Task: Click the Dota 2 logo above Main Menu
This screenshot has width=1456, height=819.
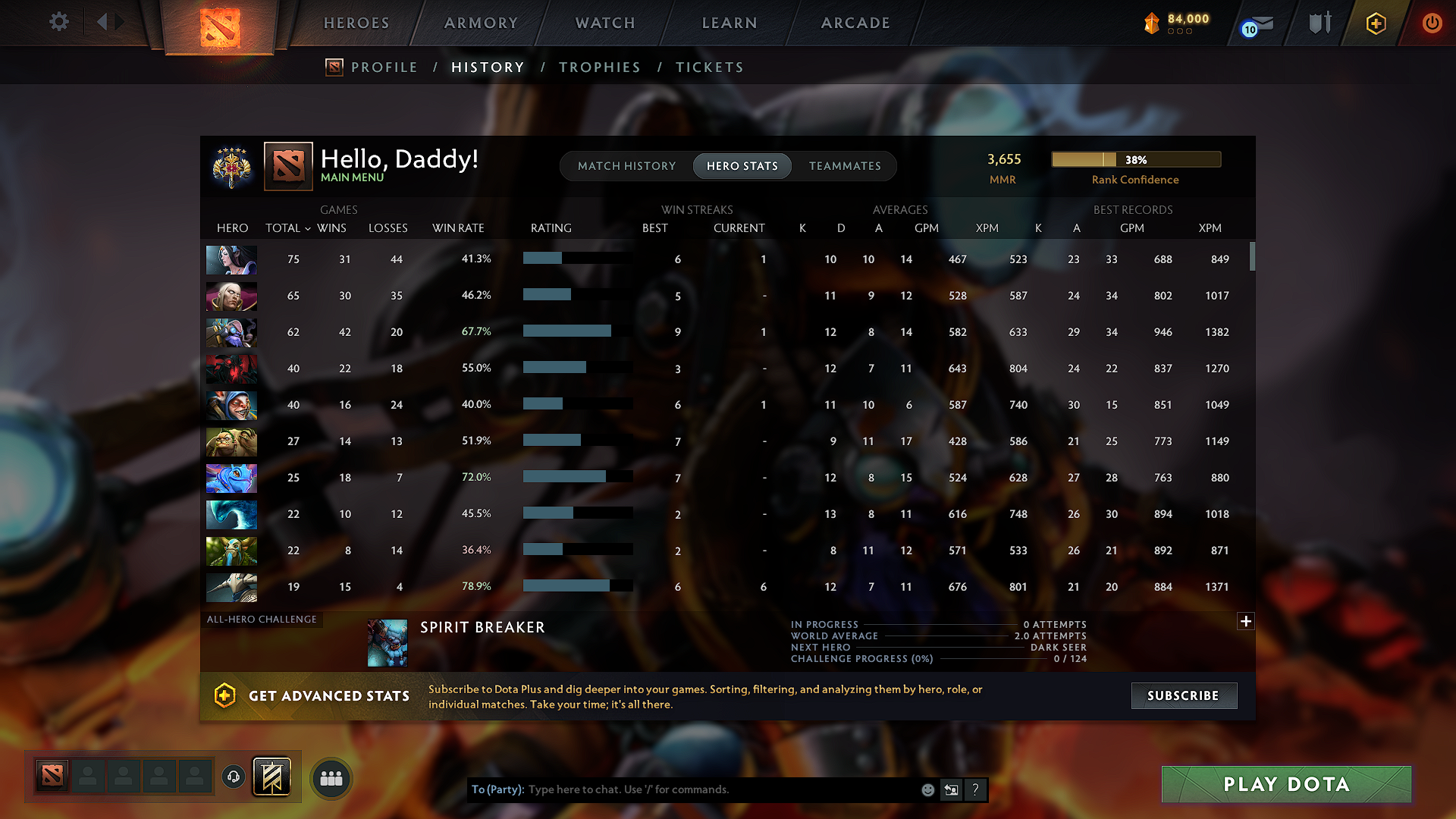Action: pyautogui.click(x=287, y=165)
